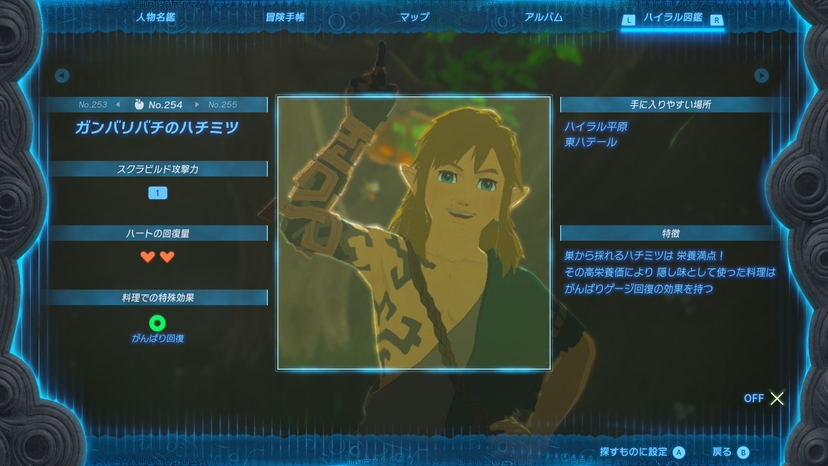Click the right page arrow button
The width and height of the screenshot is (828, 466).
[x=762, y=75]
